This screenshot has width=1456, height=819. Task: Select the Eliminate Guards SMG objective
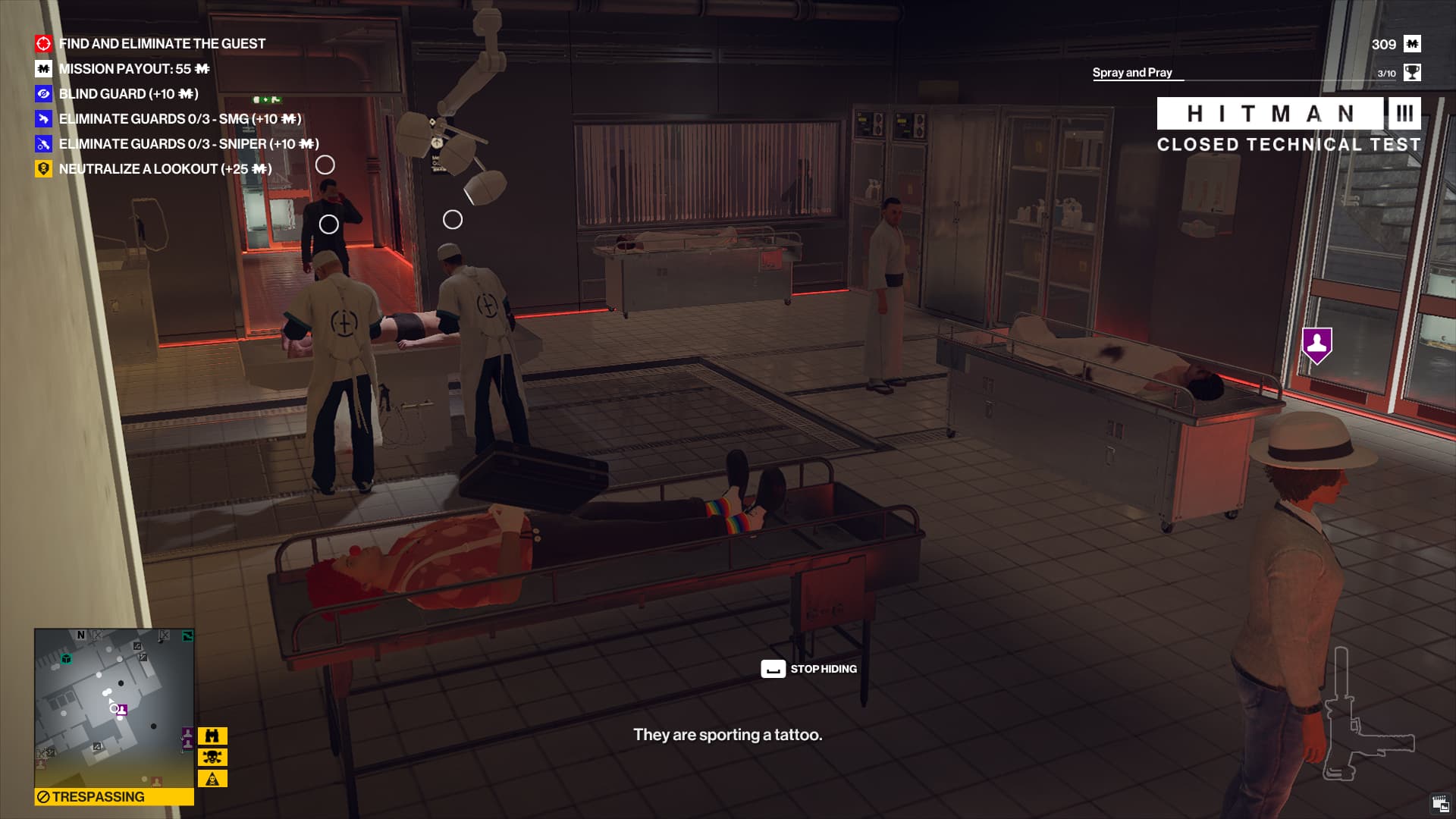[180, 119]
